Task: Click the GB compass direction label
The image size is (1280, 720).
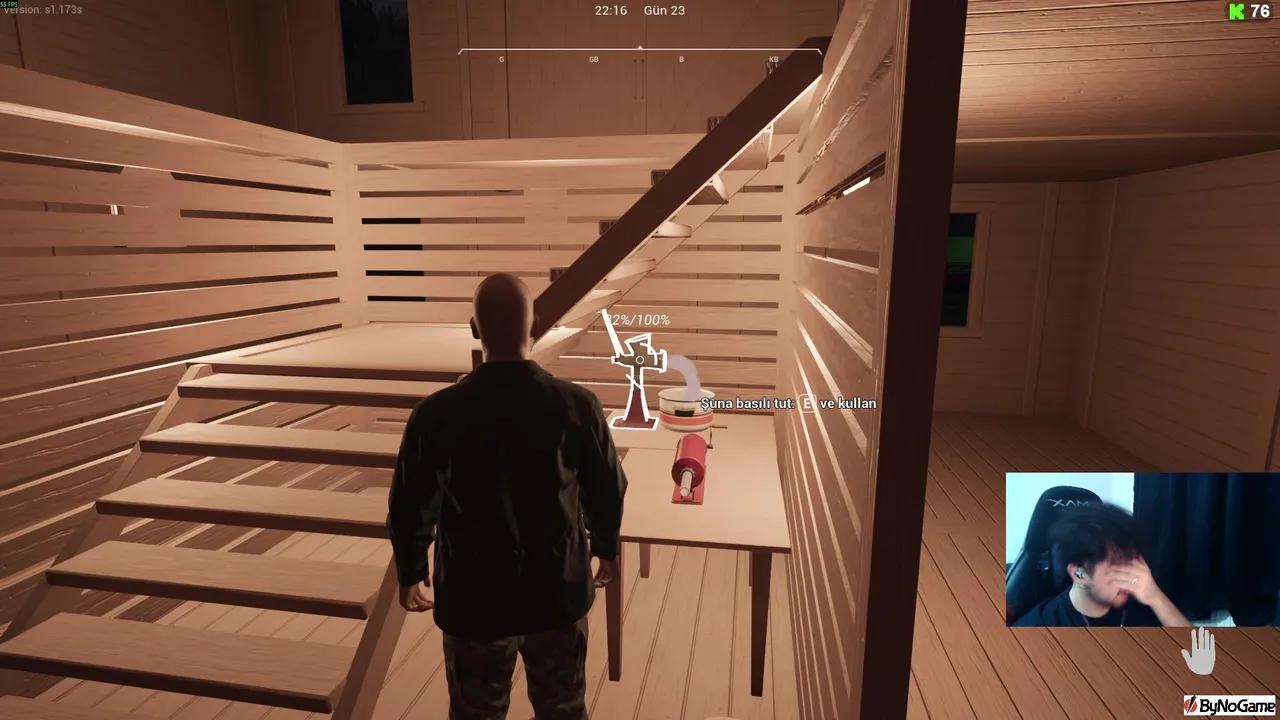Action: (x=593, y=59)
